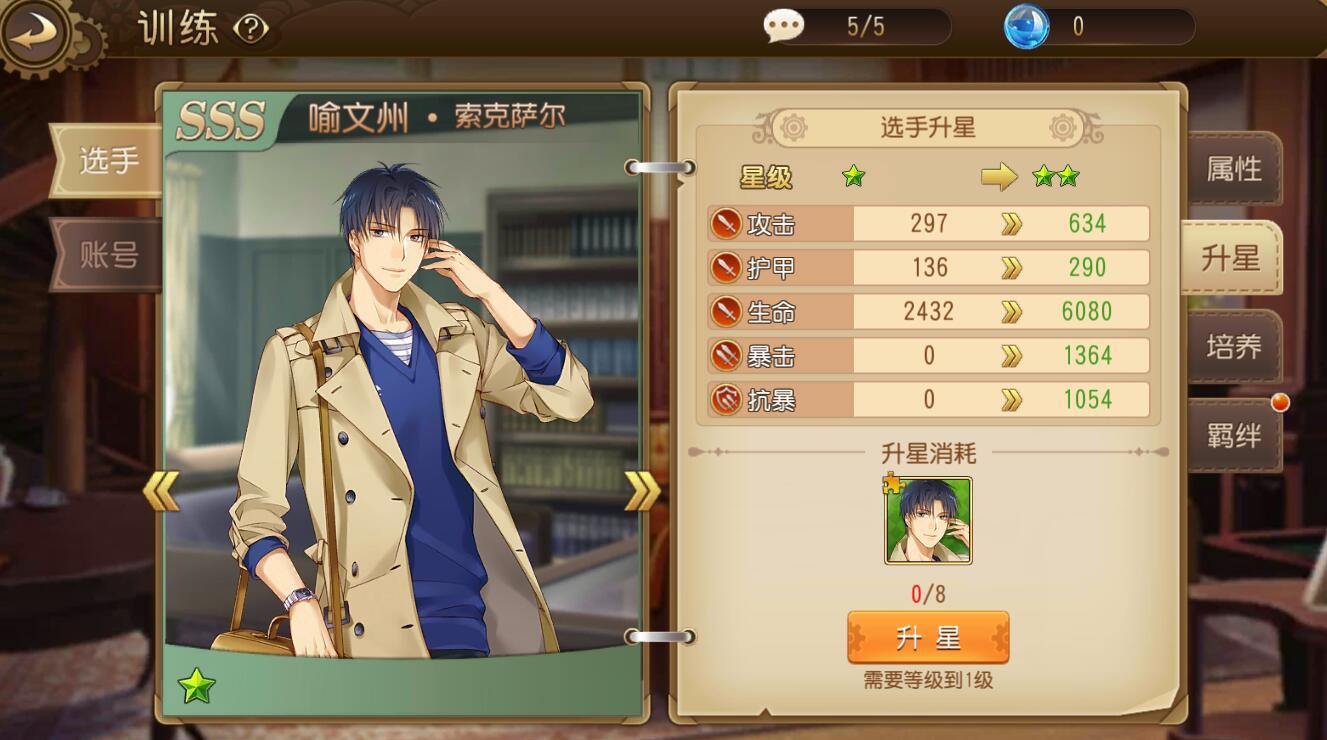Switch to the 账号 account tab
This screenshot has width=1327, height=740.
[108, 255]
